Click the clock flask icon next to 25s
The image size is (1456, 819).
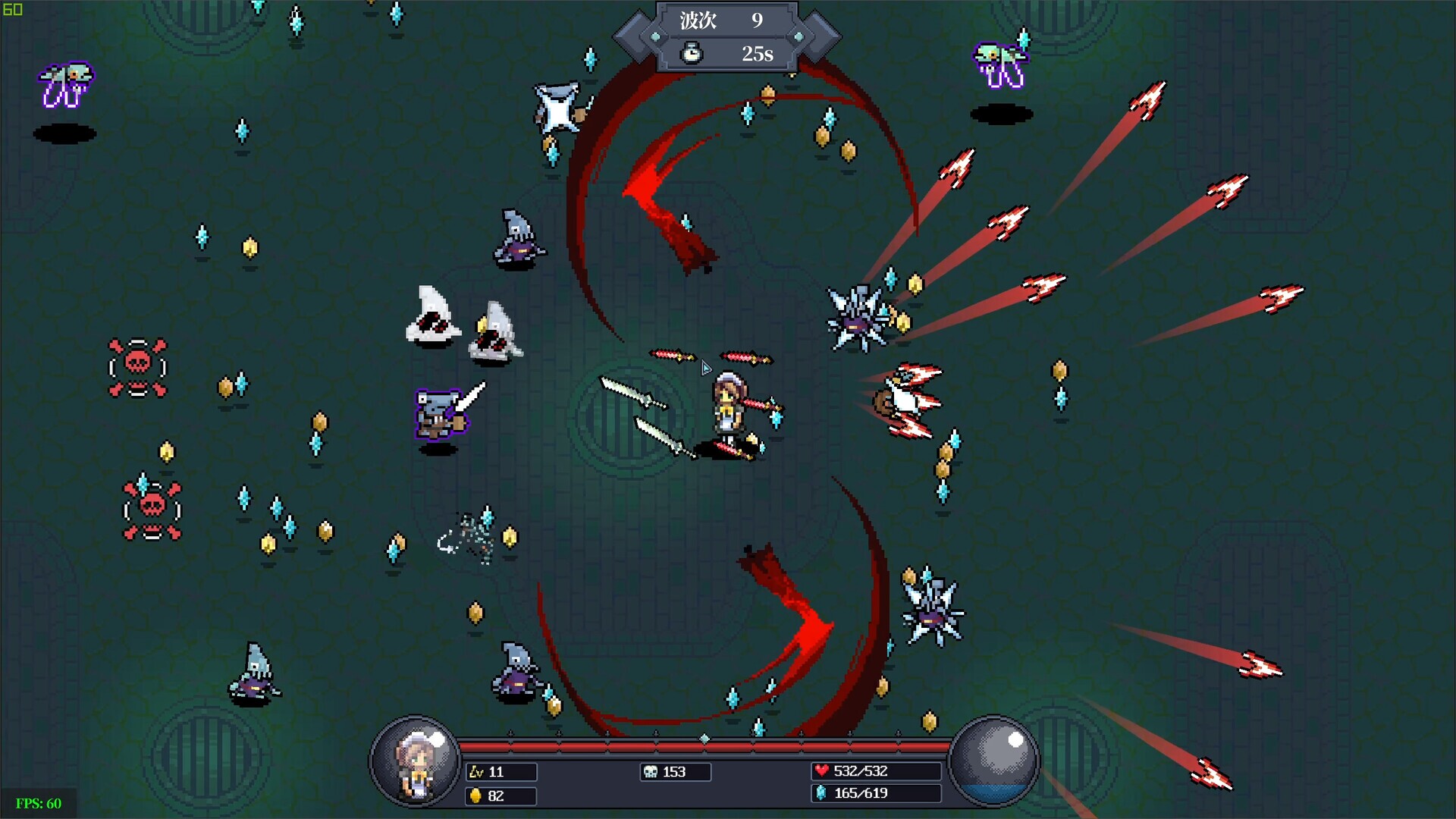692,54
